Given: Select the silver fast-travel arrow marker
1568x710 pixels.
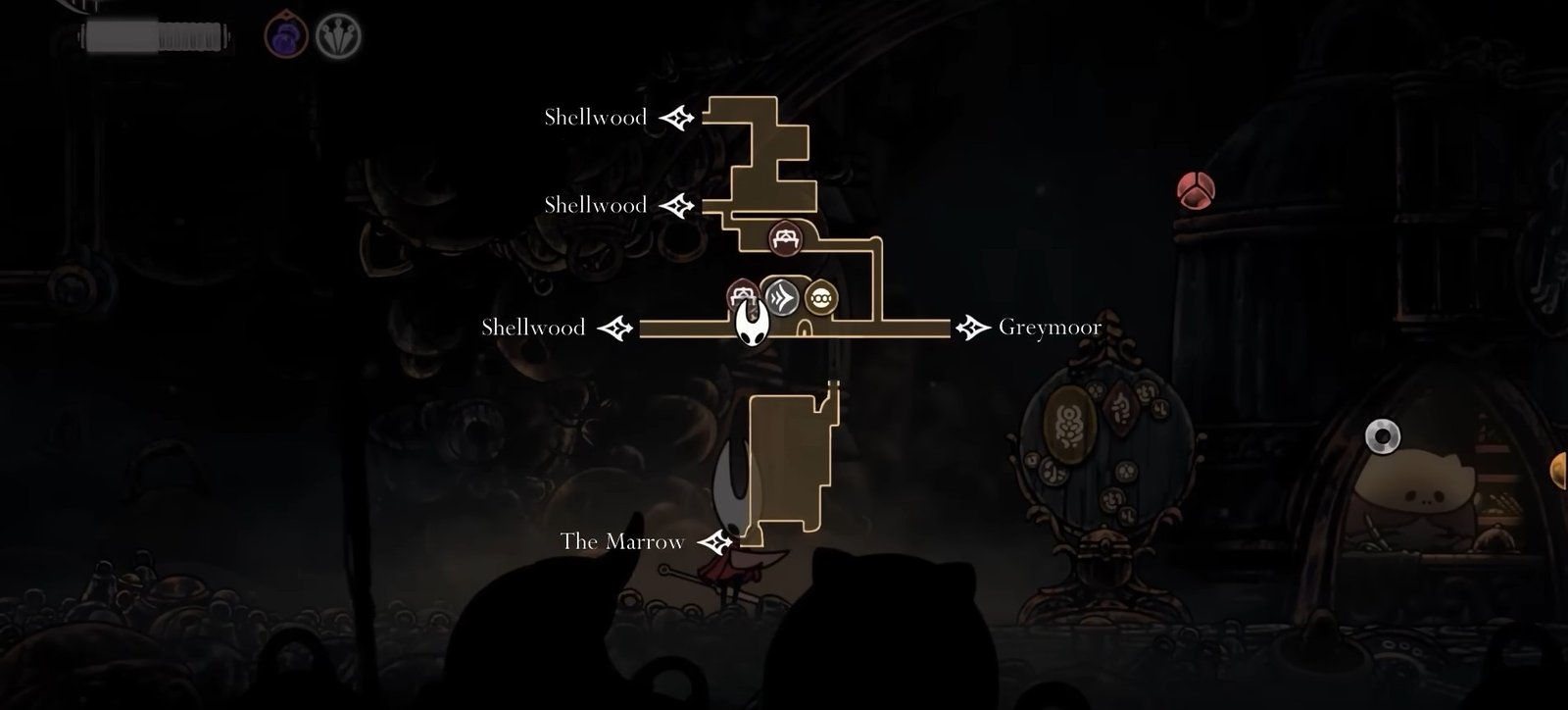Looking at the screenshot, I should pos(782,296).
